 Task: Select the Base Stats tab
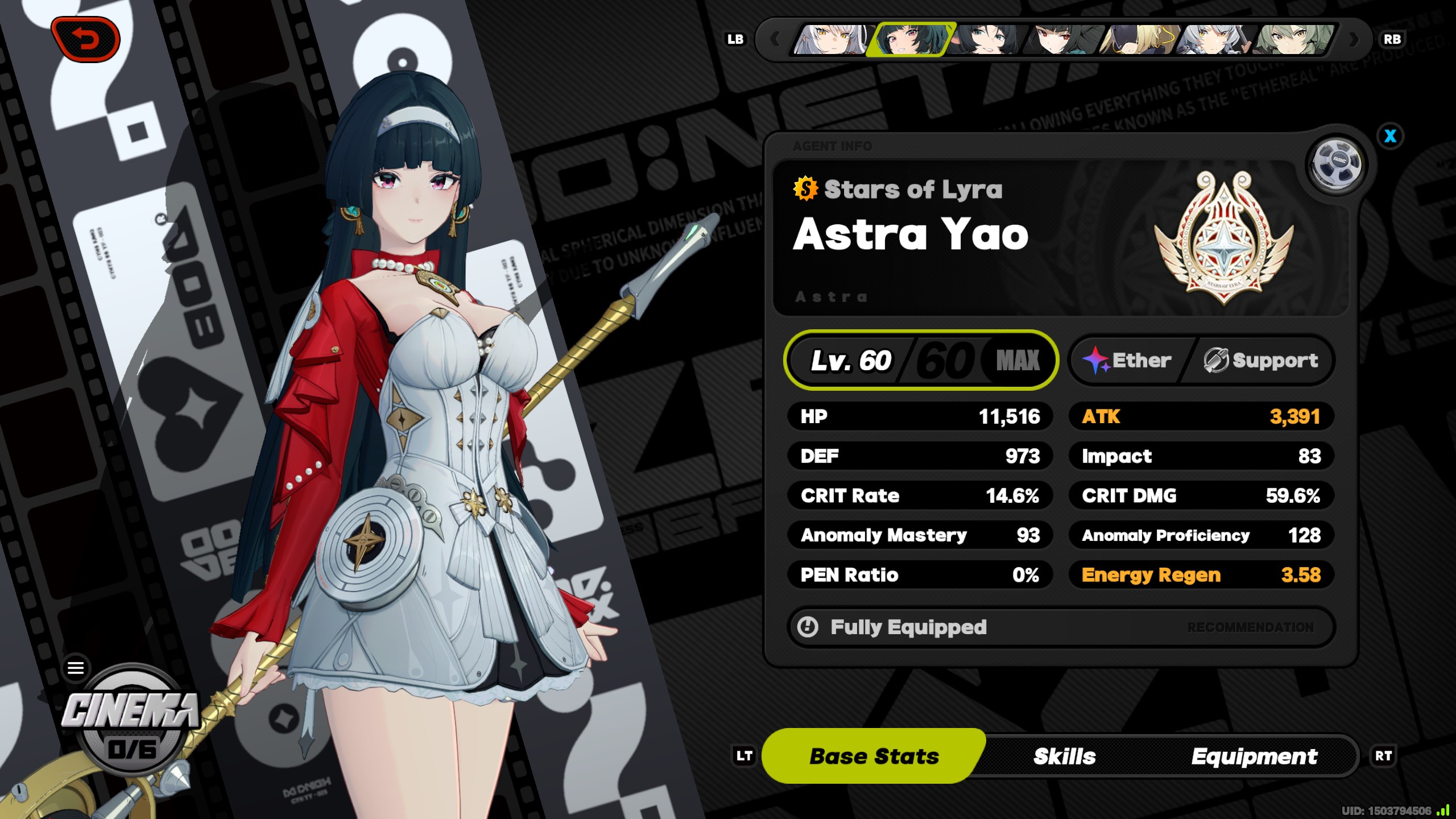pyautogui.click(x=874, y=756)
